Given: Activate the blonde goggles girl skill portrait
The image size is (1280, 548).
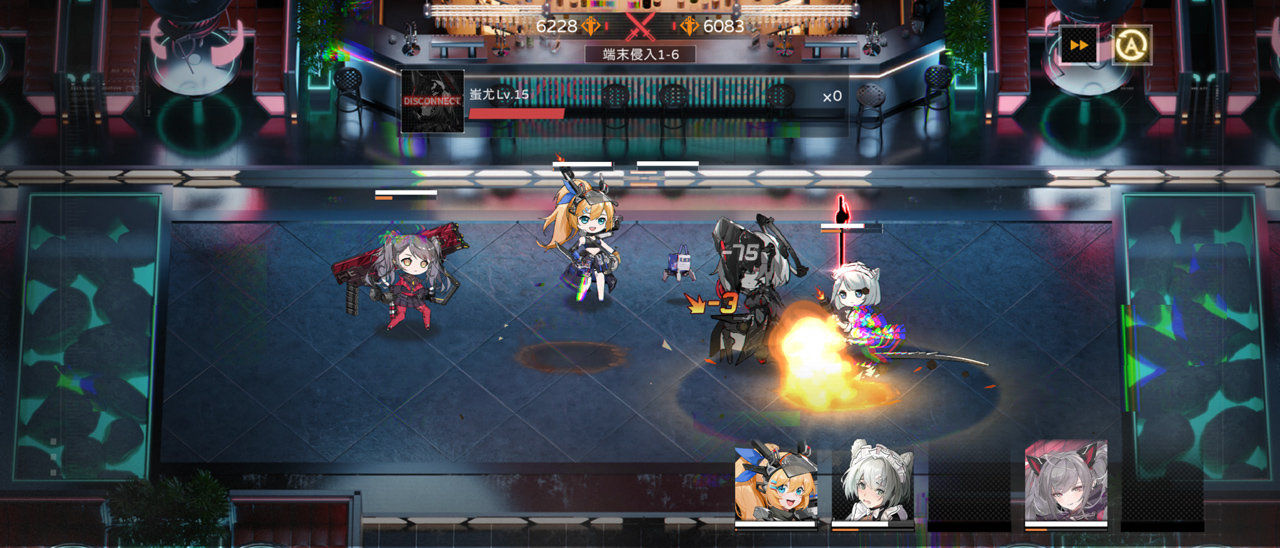Looking at the screenshot, I should (775, 484).
